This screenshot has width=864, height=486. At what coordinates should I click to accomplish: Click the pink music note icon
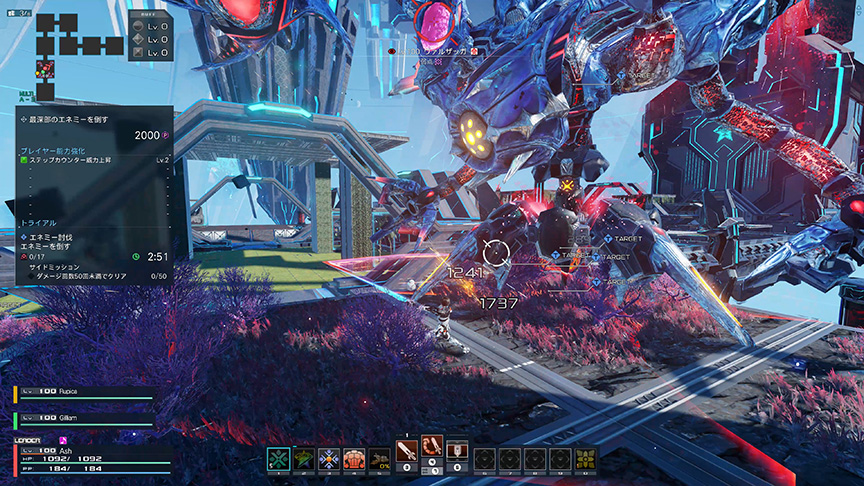(x=64, y=440)
